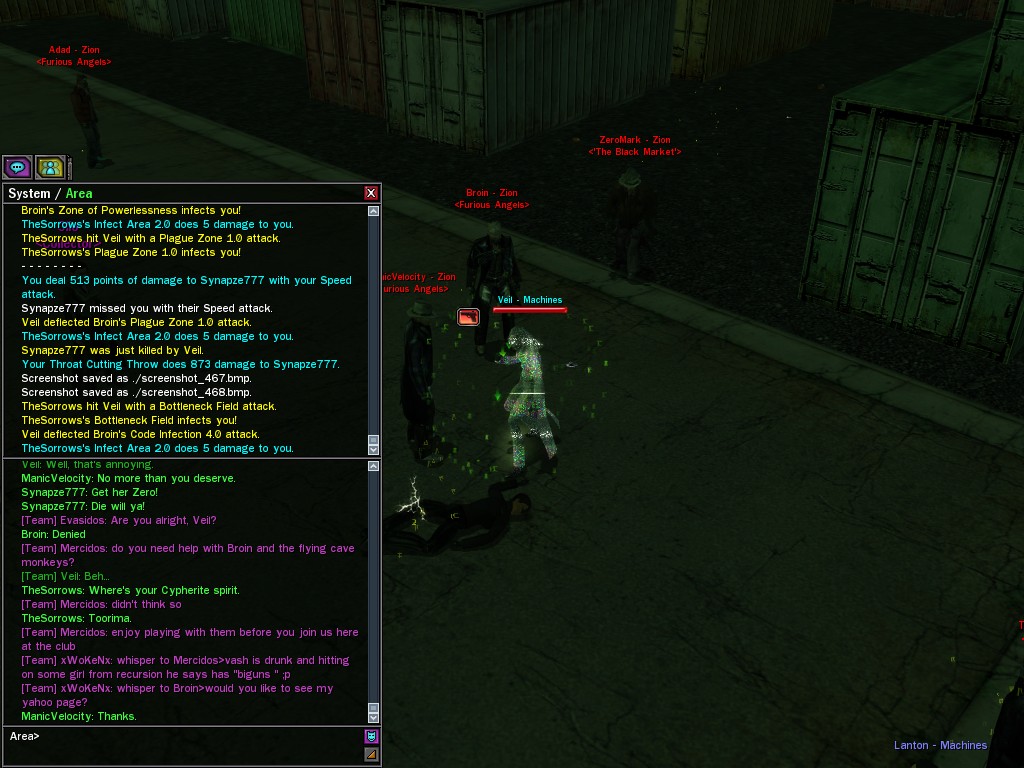The height and width of the screenshot is (768, 1024).
Task: Close the System / Area chat window
Action: (371, 193)
